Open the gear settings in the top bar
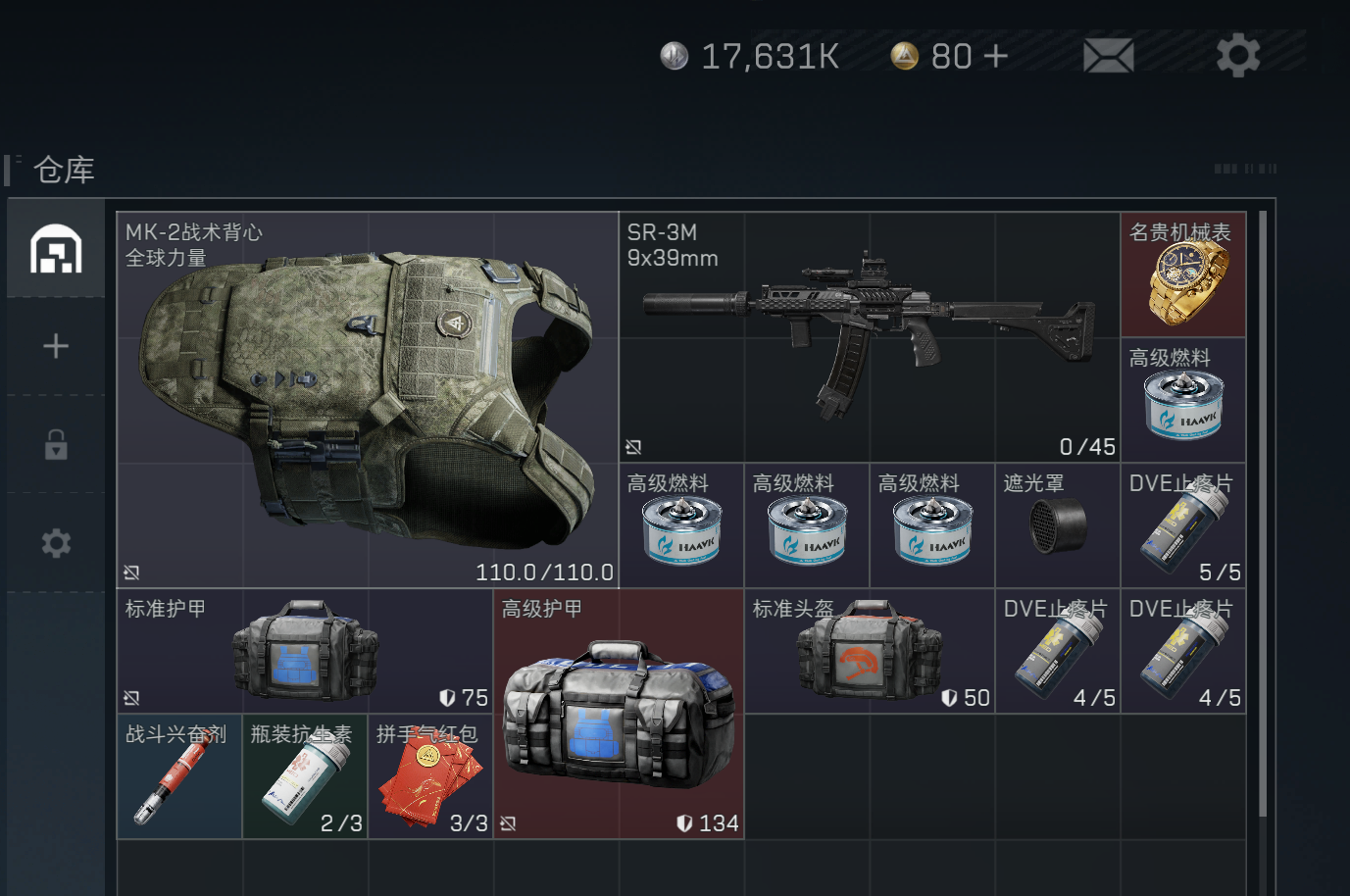Screen dimensions: 1350x896 click(1237, 56)
